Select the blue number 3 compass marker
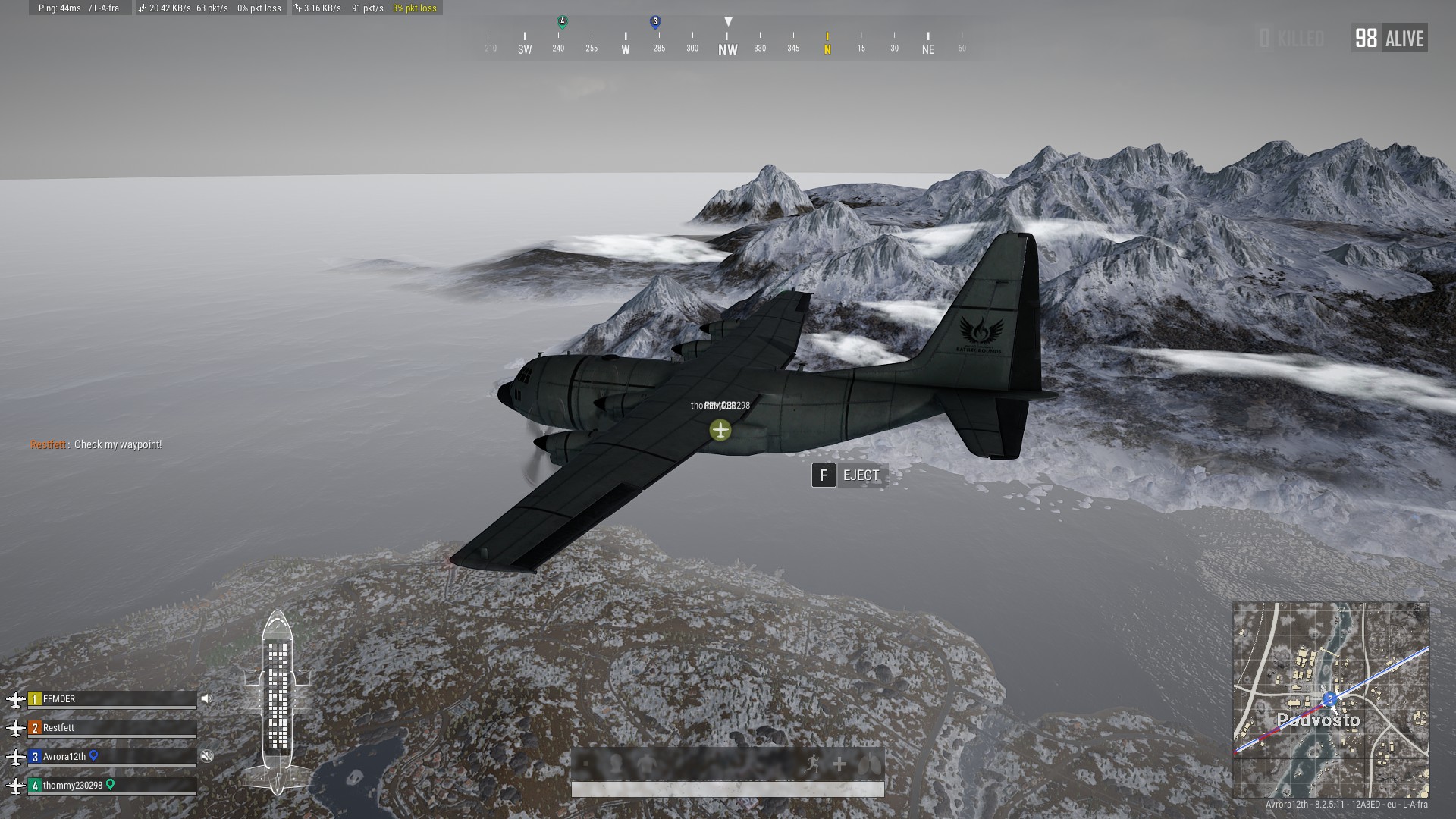Viewport: 1456px width, 819px height. click(656, 22)
